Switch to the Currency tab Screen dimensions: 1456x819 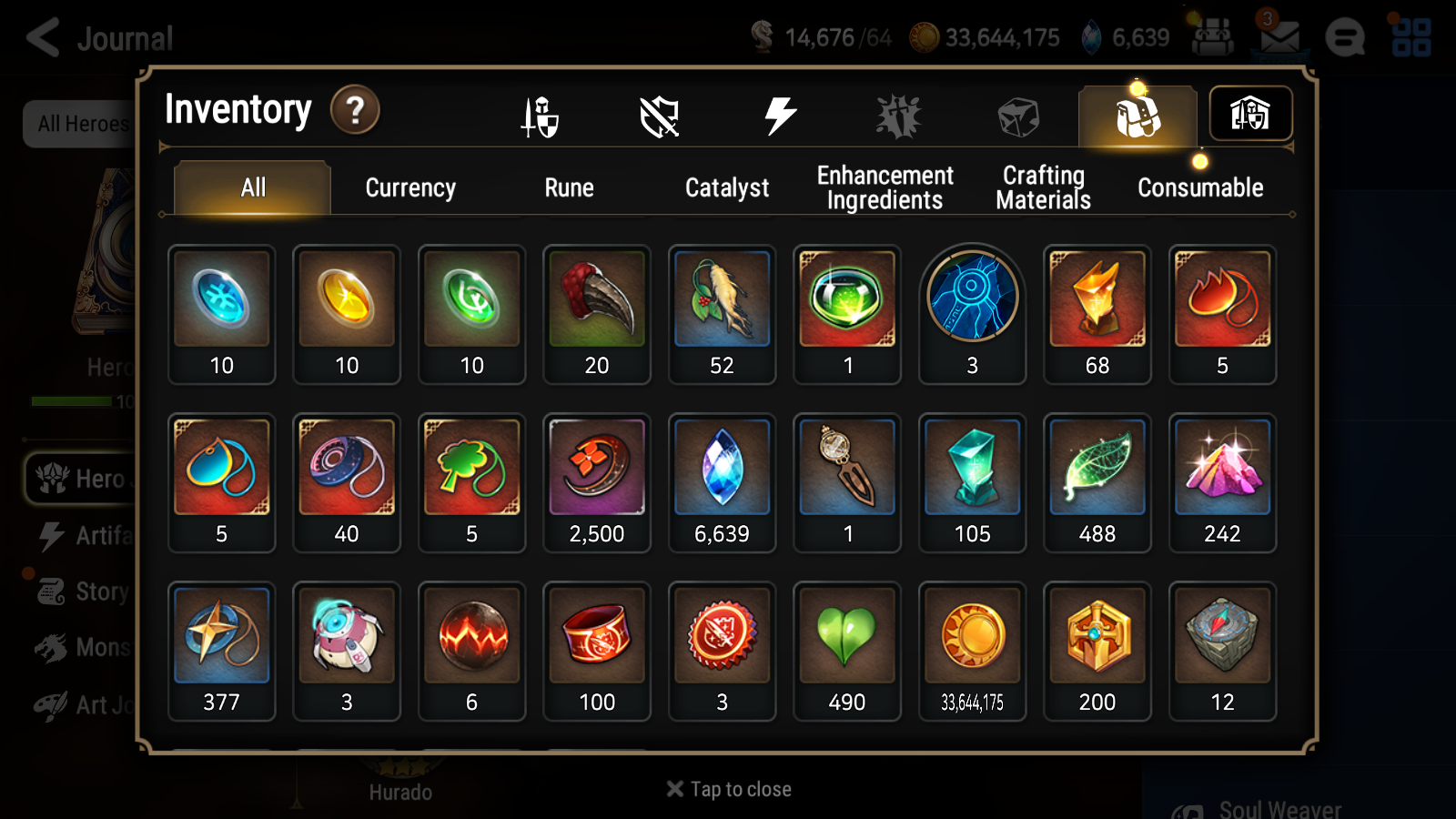coord(410,188)
